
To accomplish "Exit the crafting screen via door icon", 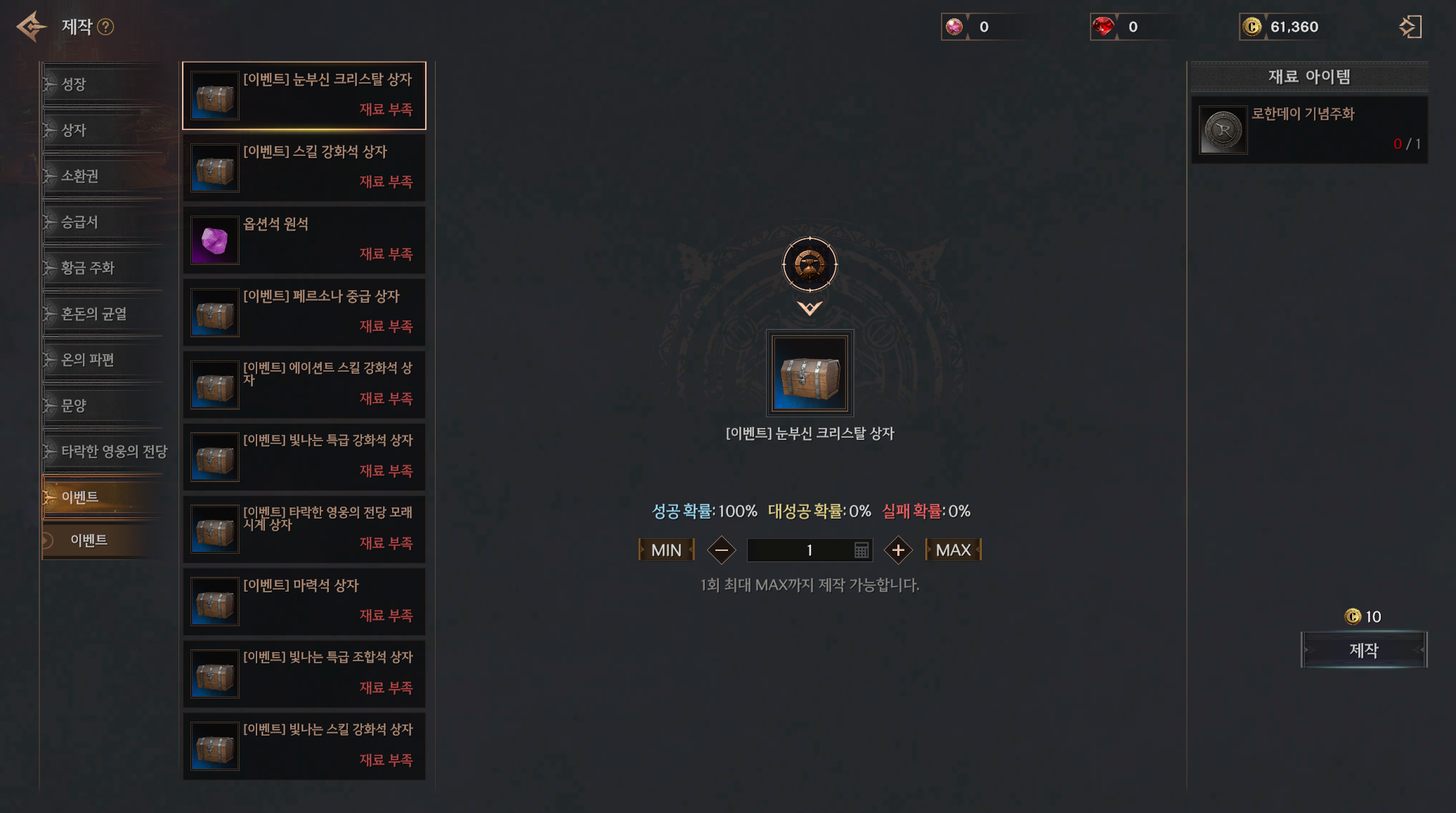I will (1410, 27).
